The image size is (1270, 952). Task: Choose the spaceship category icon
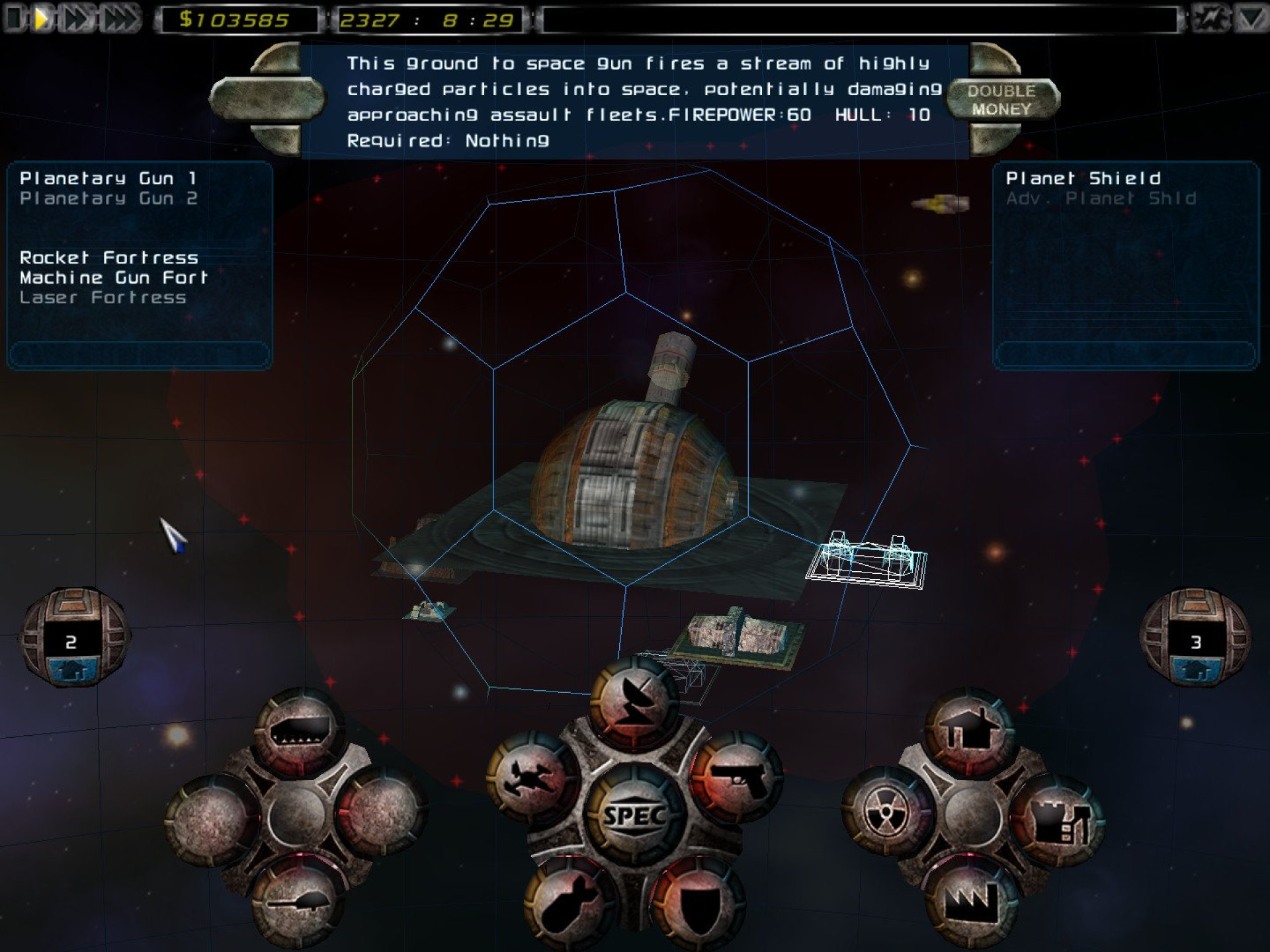tap(532, 779)
